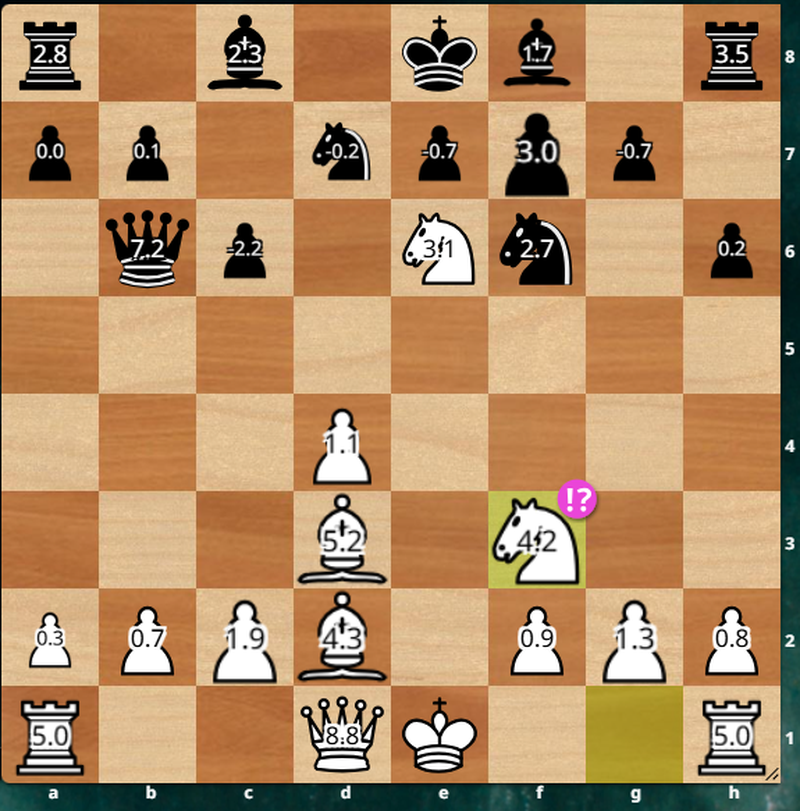Select the black queen on b6
Viewport: 800px width, 811px height.
(x=148, y=247)
